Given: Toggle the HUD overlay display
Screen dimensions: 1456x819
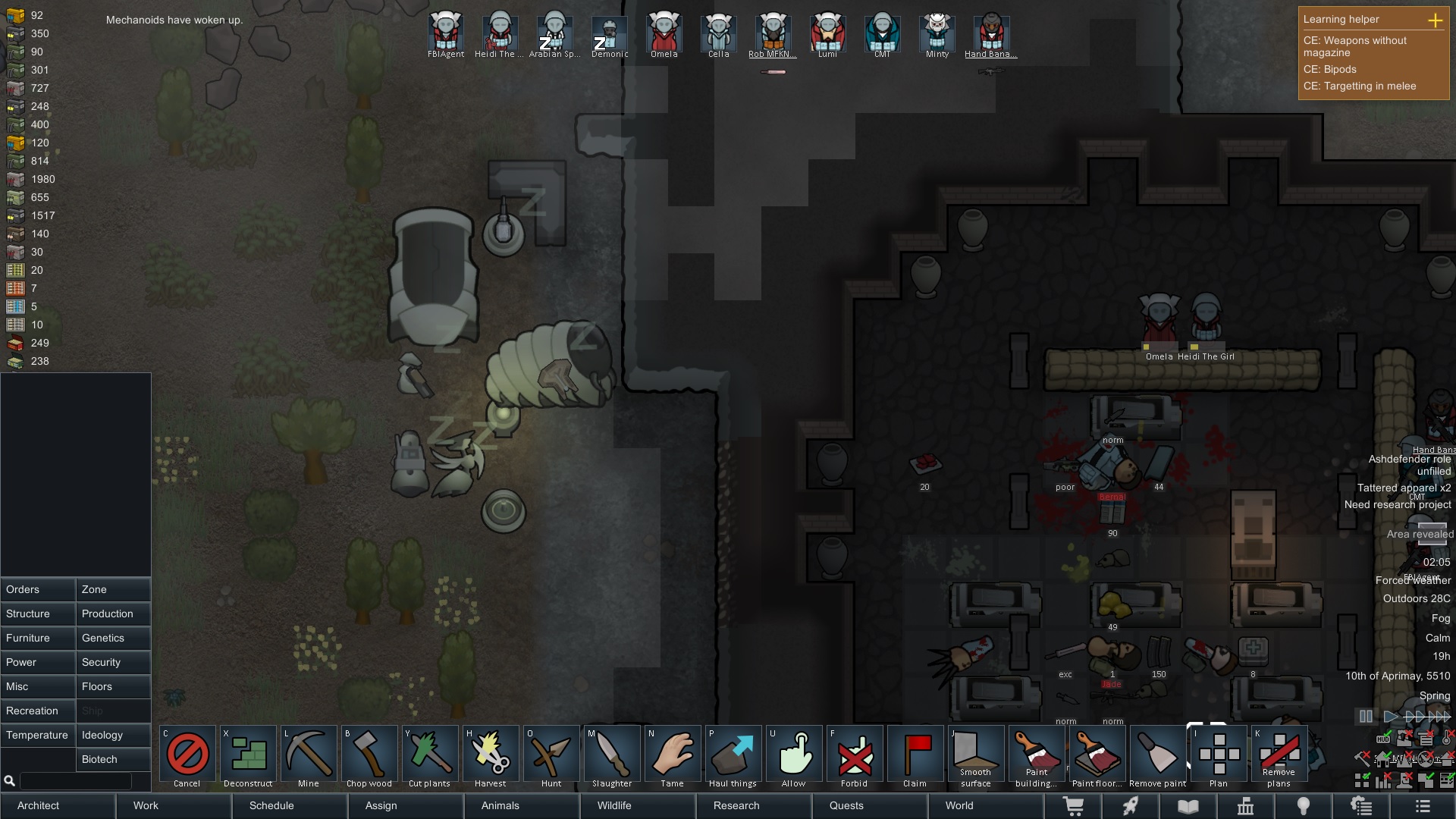Looking at the screenshot, I should point(1383,739).
